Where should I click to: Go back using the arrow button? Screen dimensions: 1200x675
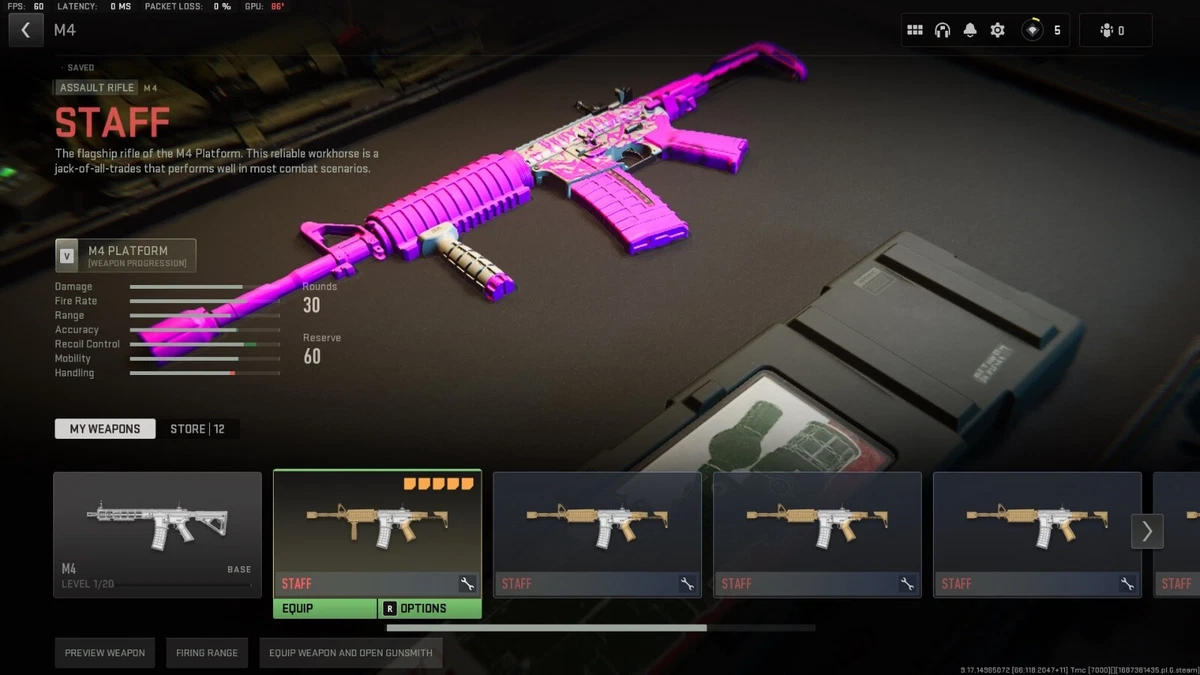tap(26, 30)
